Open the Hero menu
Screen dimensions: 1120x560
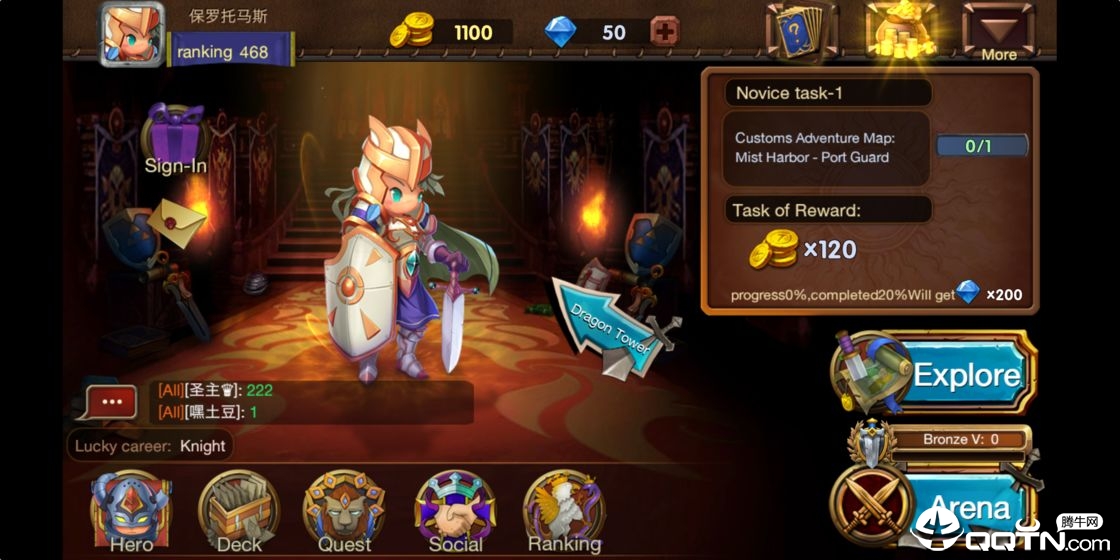pos(130,512)
